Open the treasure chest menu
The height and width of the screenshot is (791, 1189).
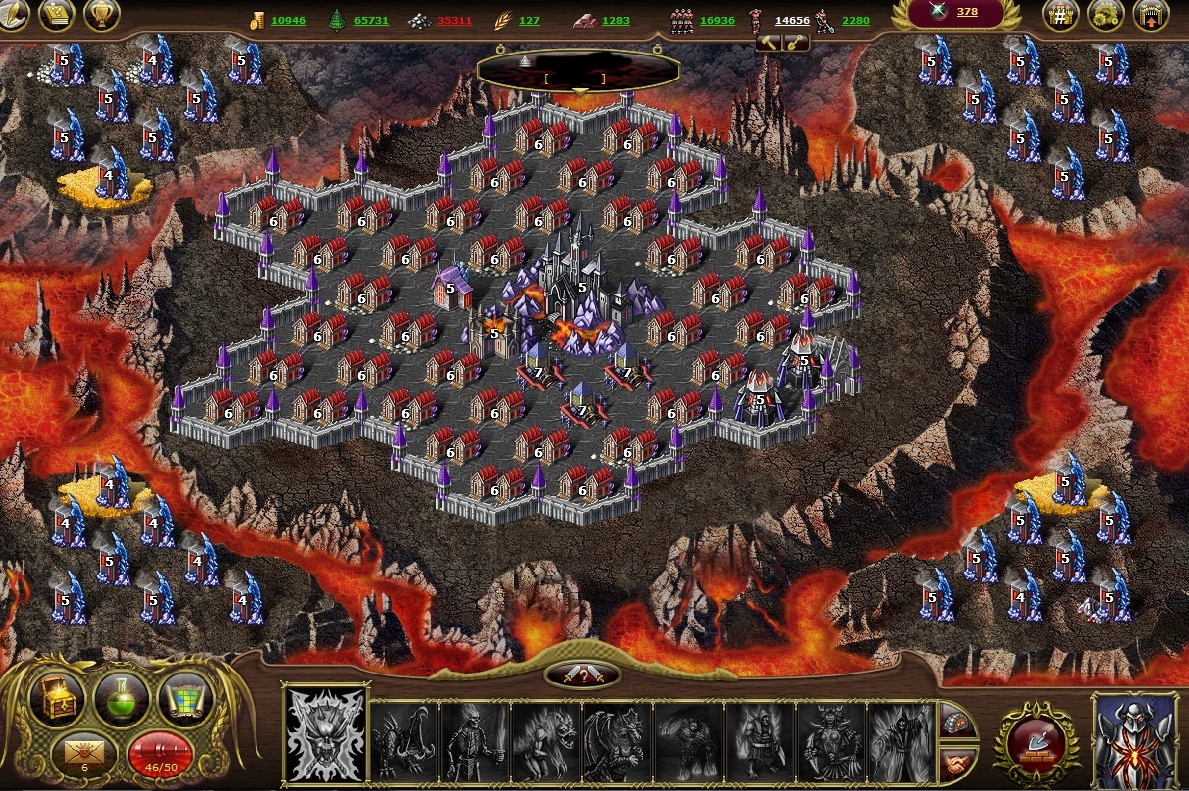pyautogui.click(x=57, y=698)
